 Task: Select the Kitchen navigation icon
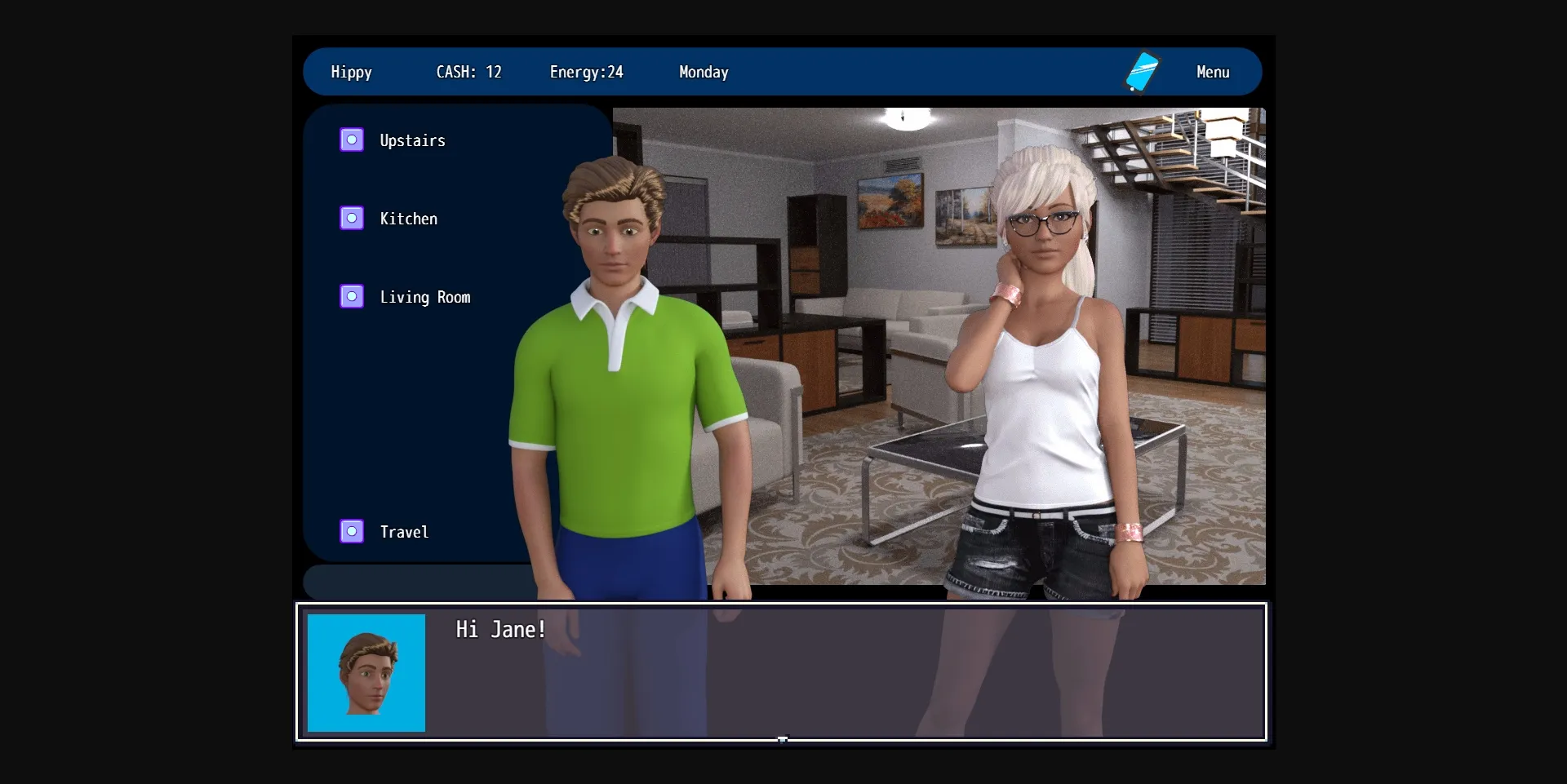click(352, 217)
